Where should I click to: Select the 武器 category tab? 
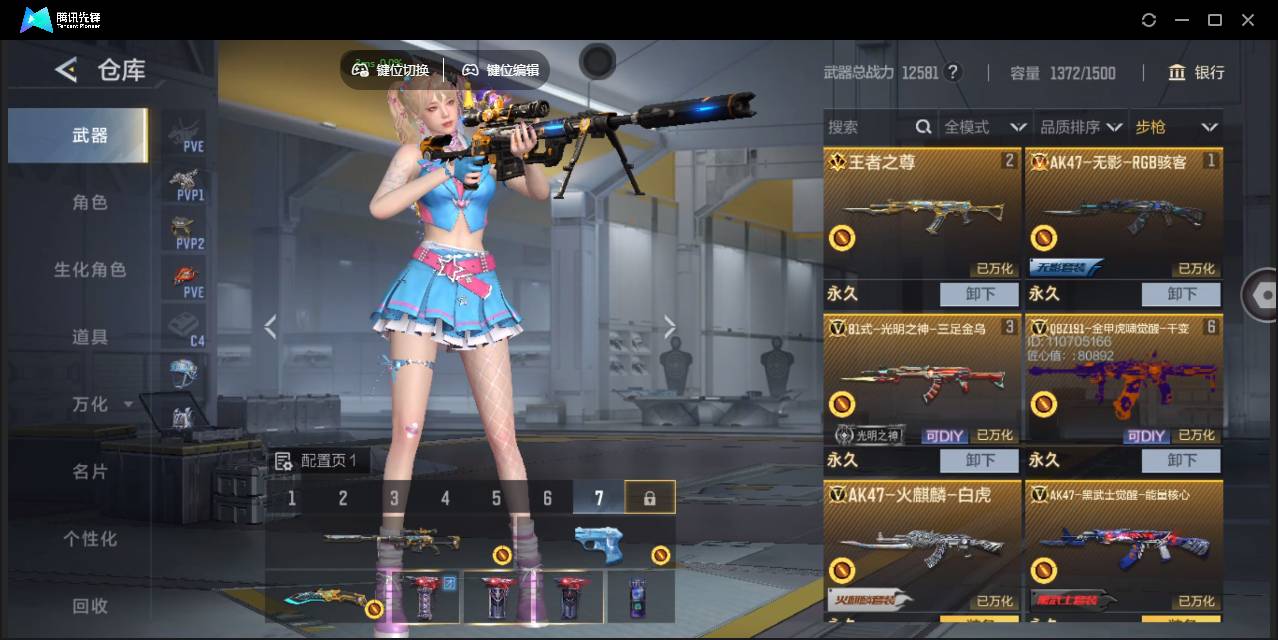point(89,135)
